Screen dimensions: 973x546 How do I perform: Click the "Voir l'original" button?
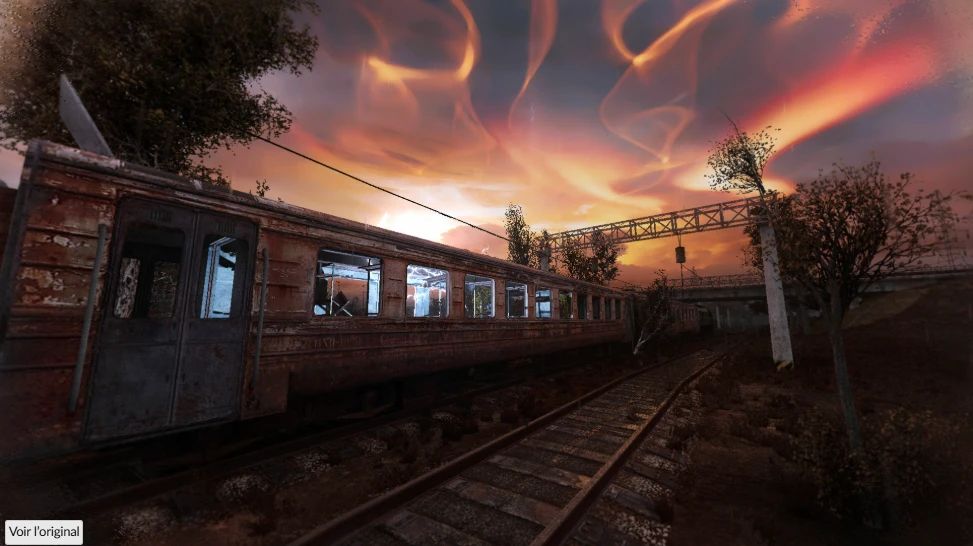(44, 532)
